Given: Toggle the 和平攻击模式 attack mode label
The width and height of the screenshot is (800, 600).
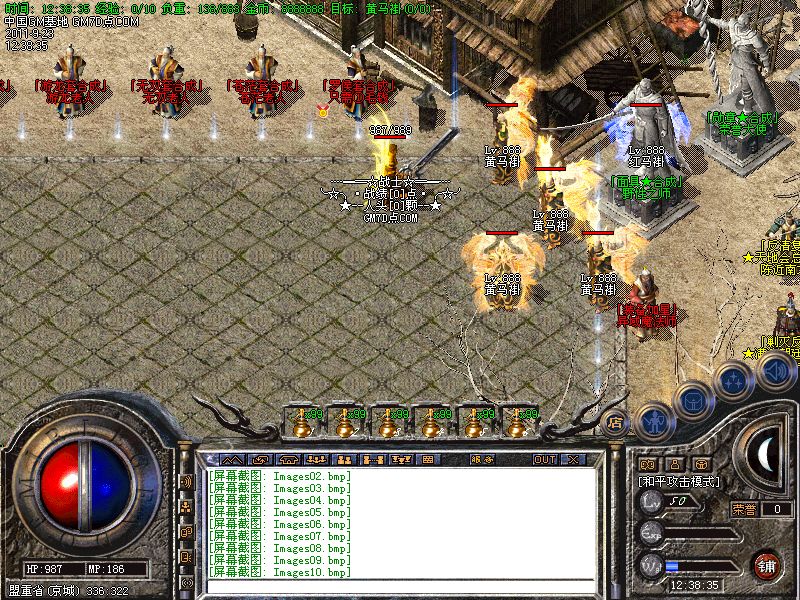Looking at the screenshot, I should [x=682, y=481].
